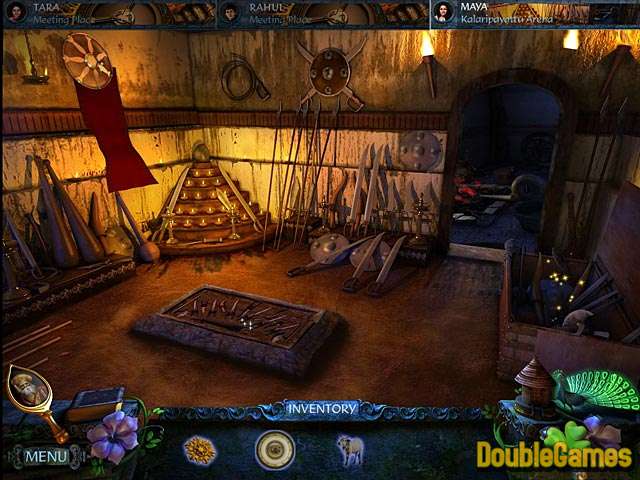Viewport: 640px width, 480px height.
Task: Select the round shield disc inventory item
Action: (x=274, y=450)
